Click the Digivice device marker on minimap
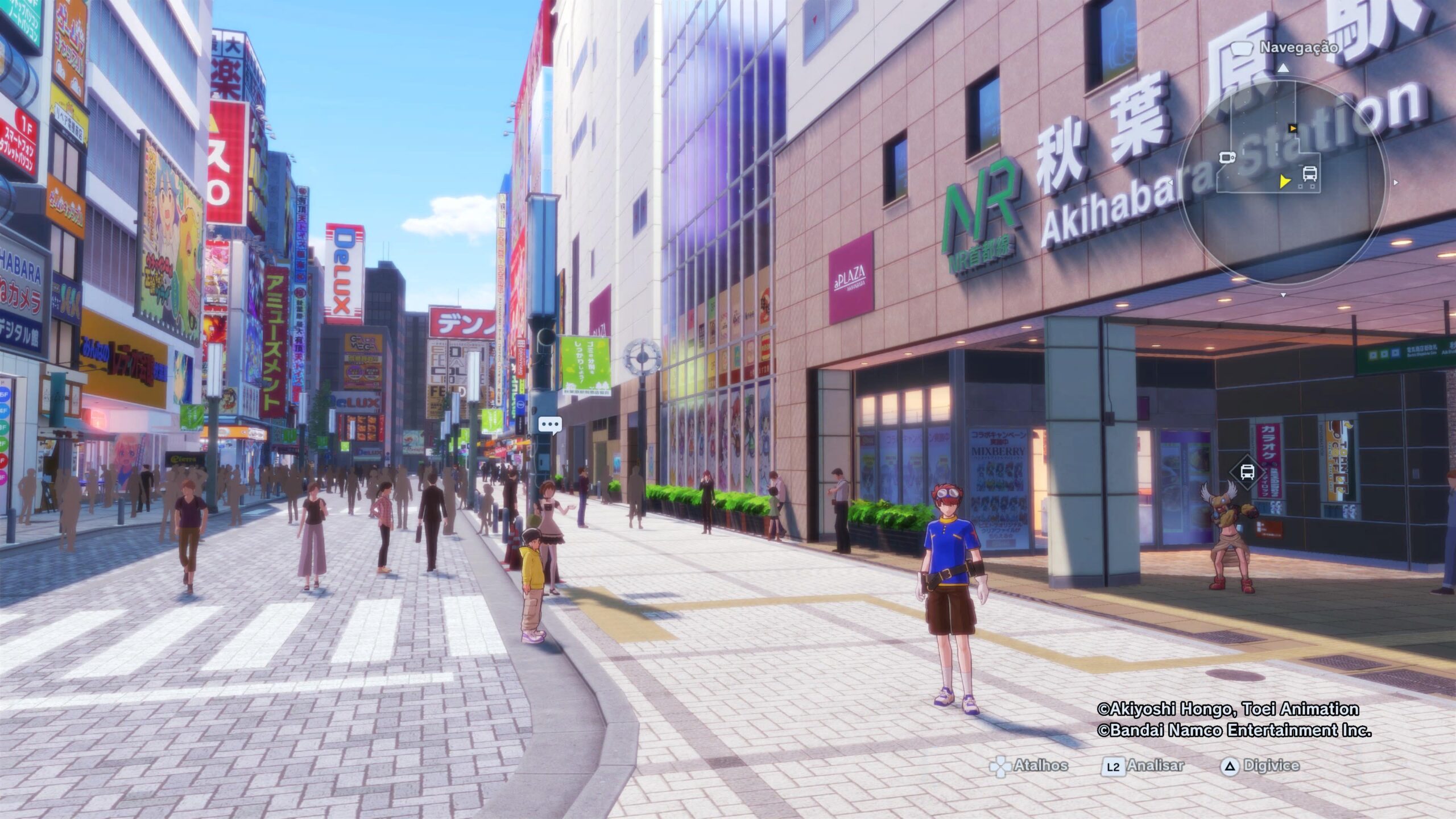 pyautogui.click(x=1227, y=157)
